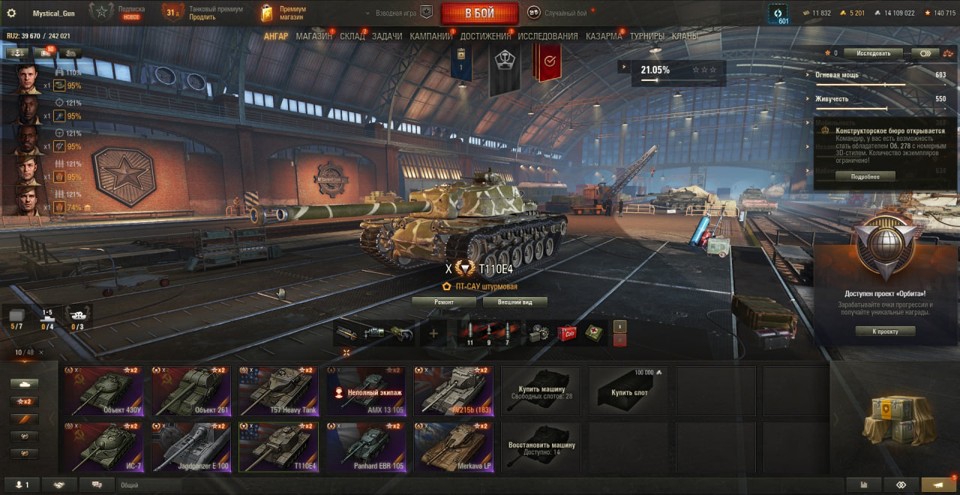Click «Подробнее» in the Конструкторское бюро notice
The image size is (960, 495).
(x=865, y=176)
